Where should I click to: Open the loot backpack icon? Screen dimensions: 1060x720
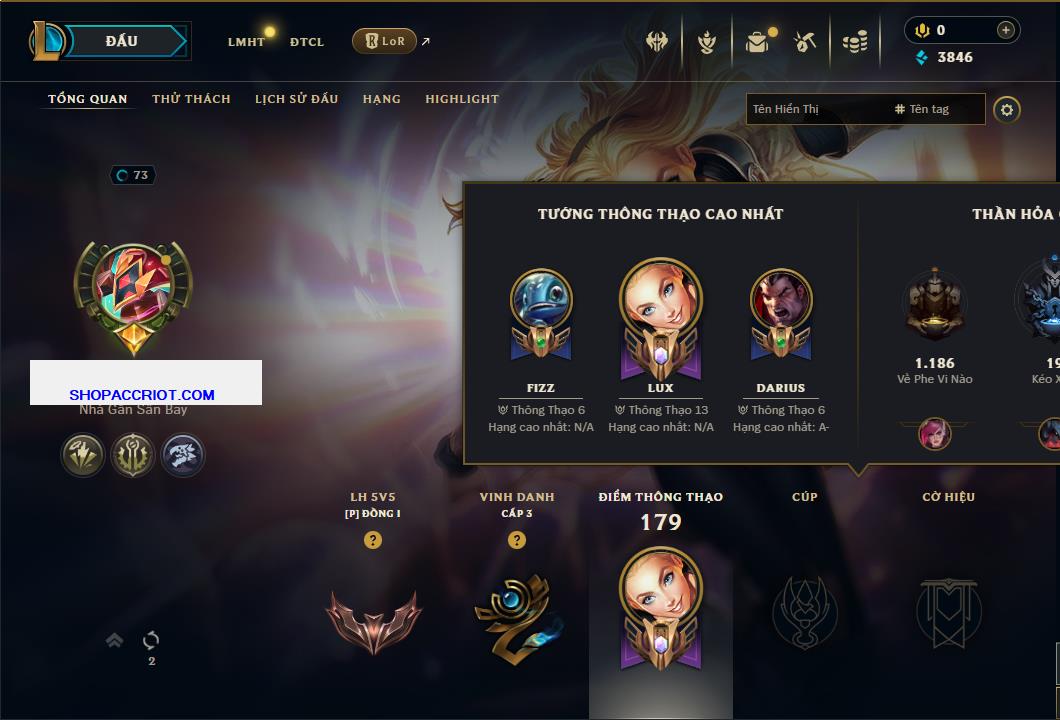757,42
